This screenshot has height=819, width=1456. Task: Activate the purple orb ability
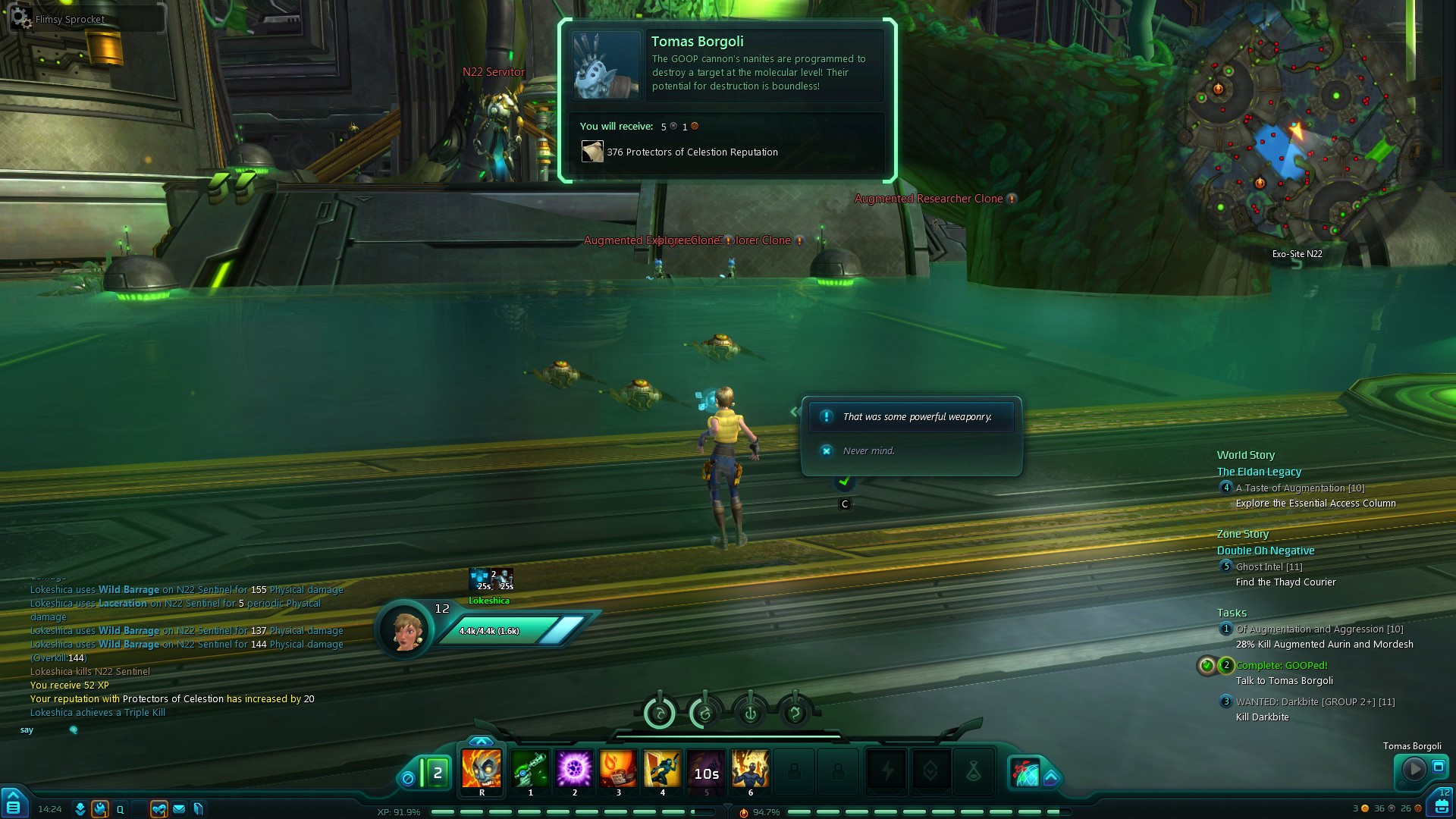[x=574, y=769]
